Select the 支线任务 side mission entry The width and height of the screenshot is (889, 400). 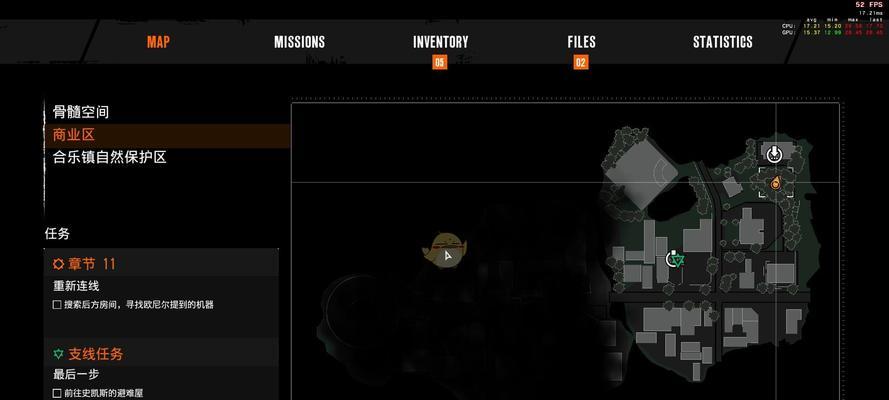tap(88, 354)
